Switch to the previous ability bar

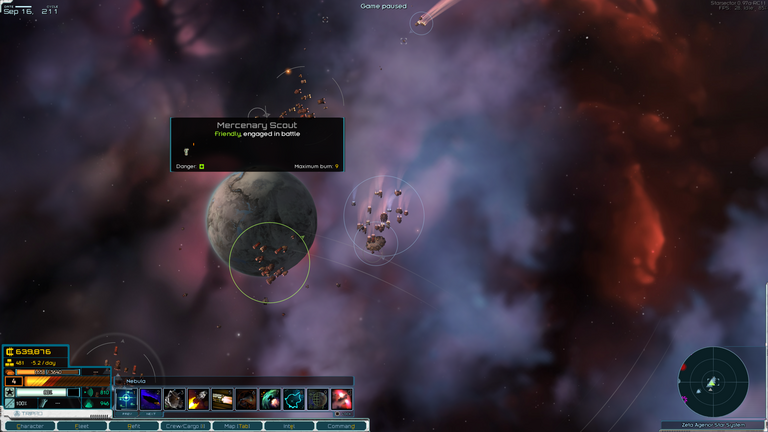(x=124, y=413)
